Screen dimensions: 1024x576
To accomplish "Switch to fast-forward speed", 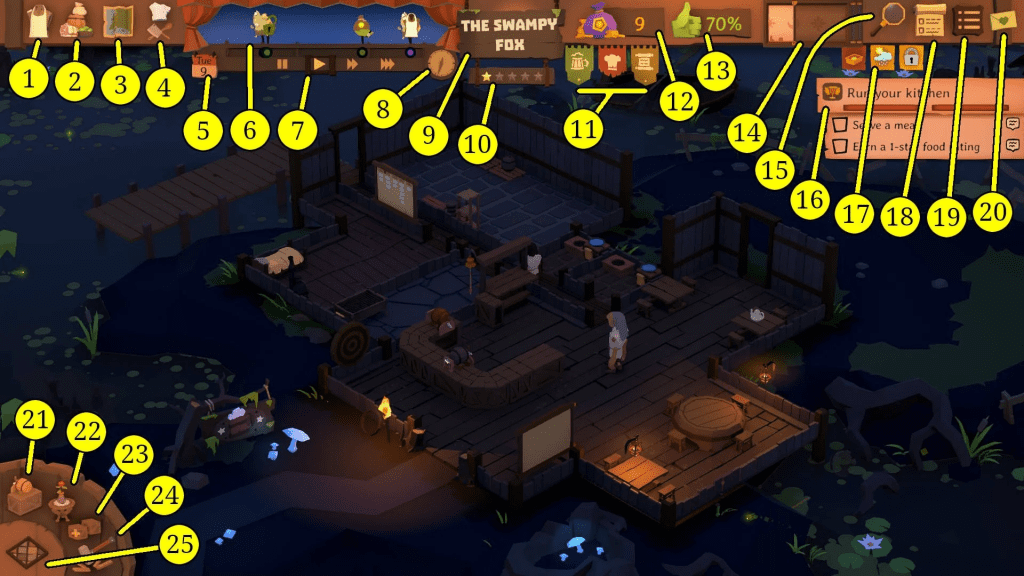I will pyautogui.click(x=352, y=63).
